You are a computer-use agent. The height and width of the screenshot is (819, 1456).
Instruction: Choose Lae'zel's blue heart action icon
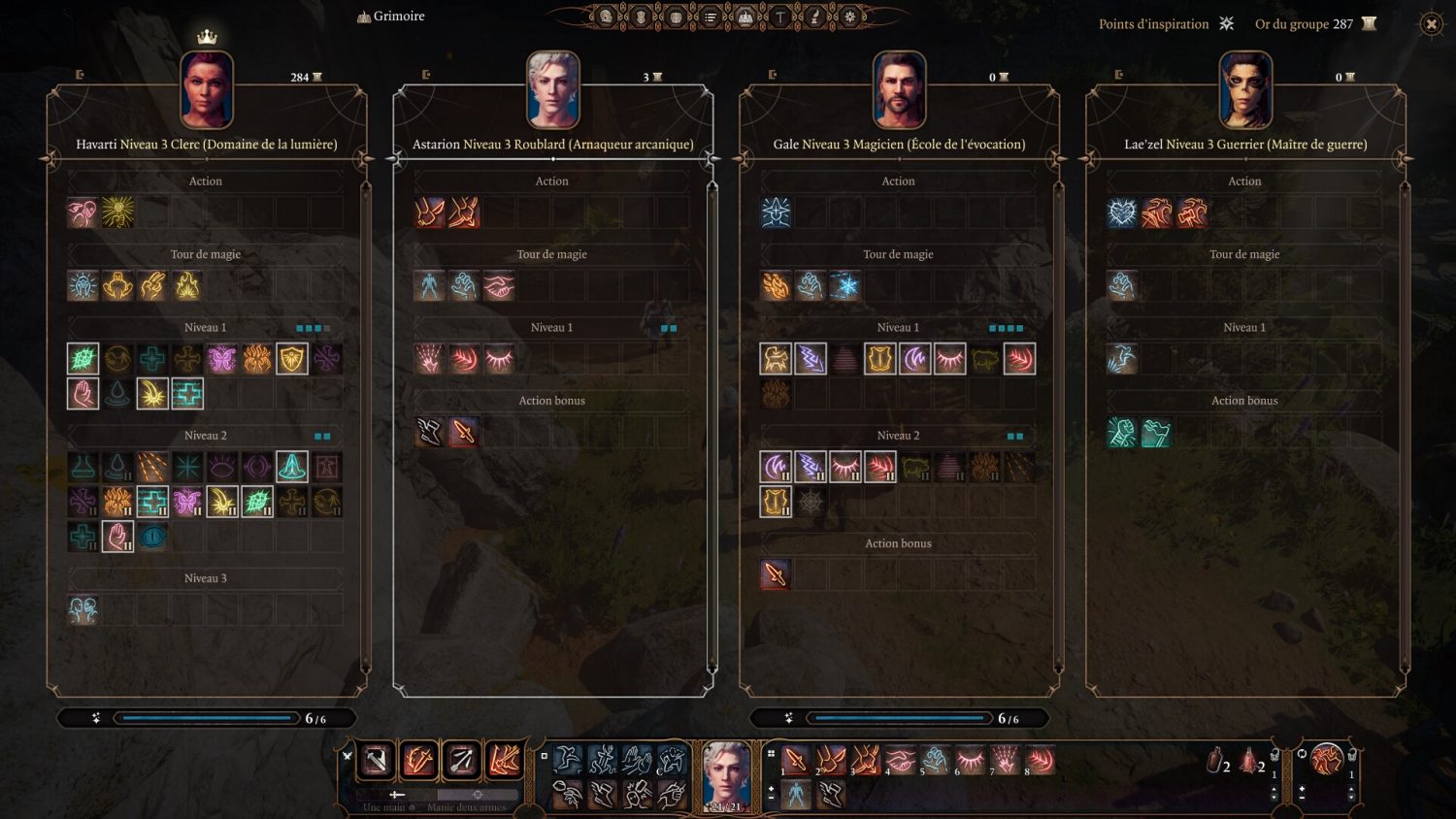[1122, 213]
